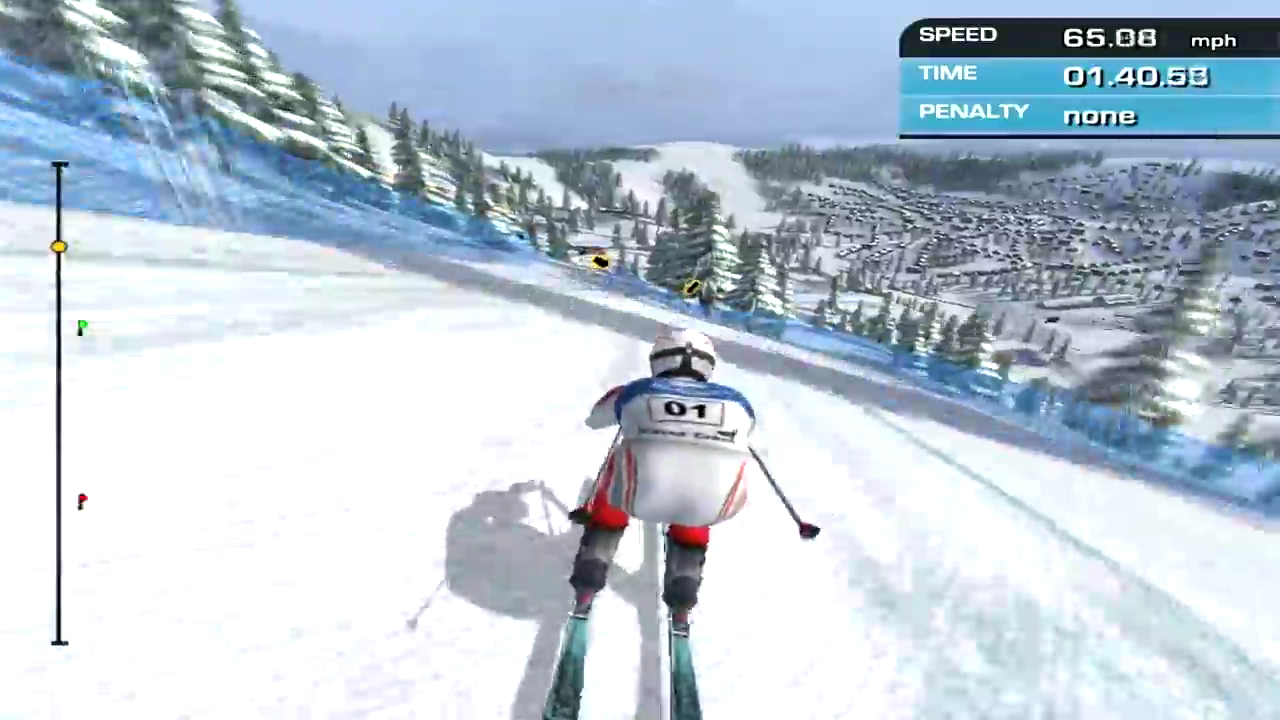Image resolution: width=1280 pixels, height=720 pixels.
Task: Select the green flag marker beside the progress bar
Action: (x=82, y=327)
